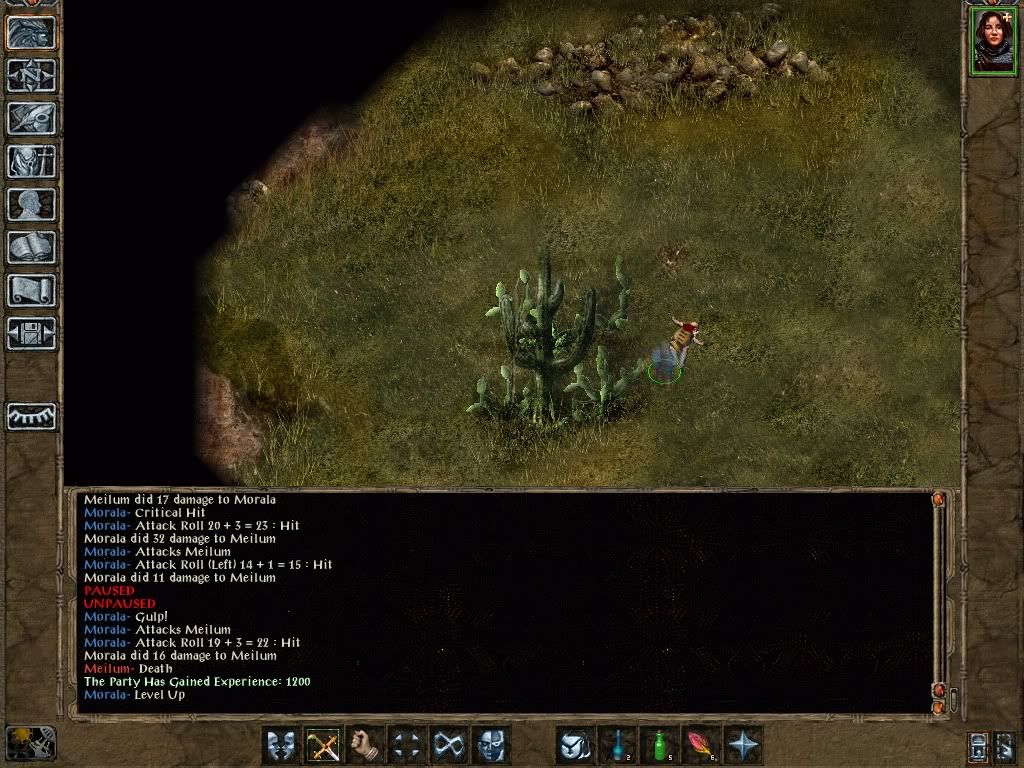Click the four-arrows guard action button
The image size is (1024, 768).
(x=407, y=746)
